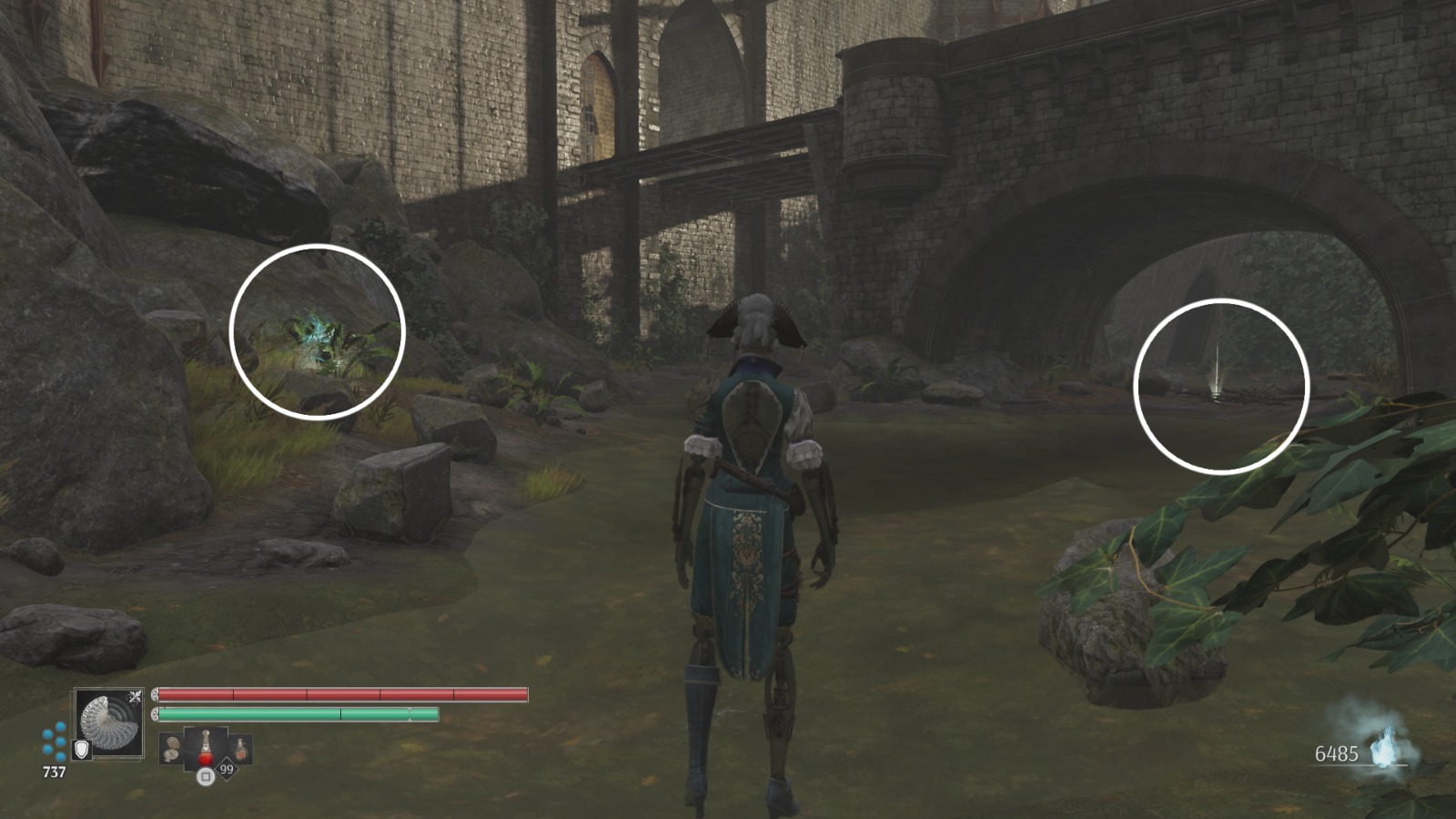
Task: Click the Ergo counter reading 6485
Action: click(x=1339, y=753)
